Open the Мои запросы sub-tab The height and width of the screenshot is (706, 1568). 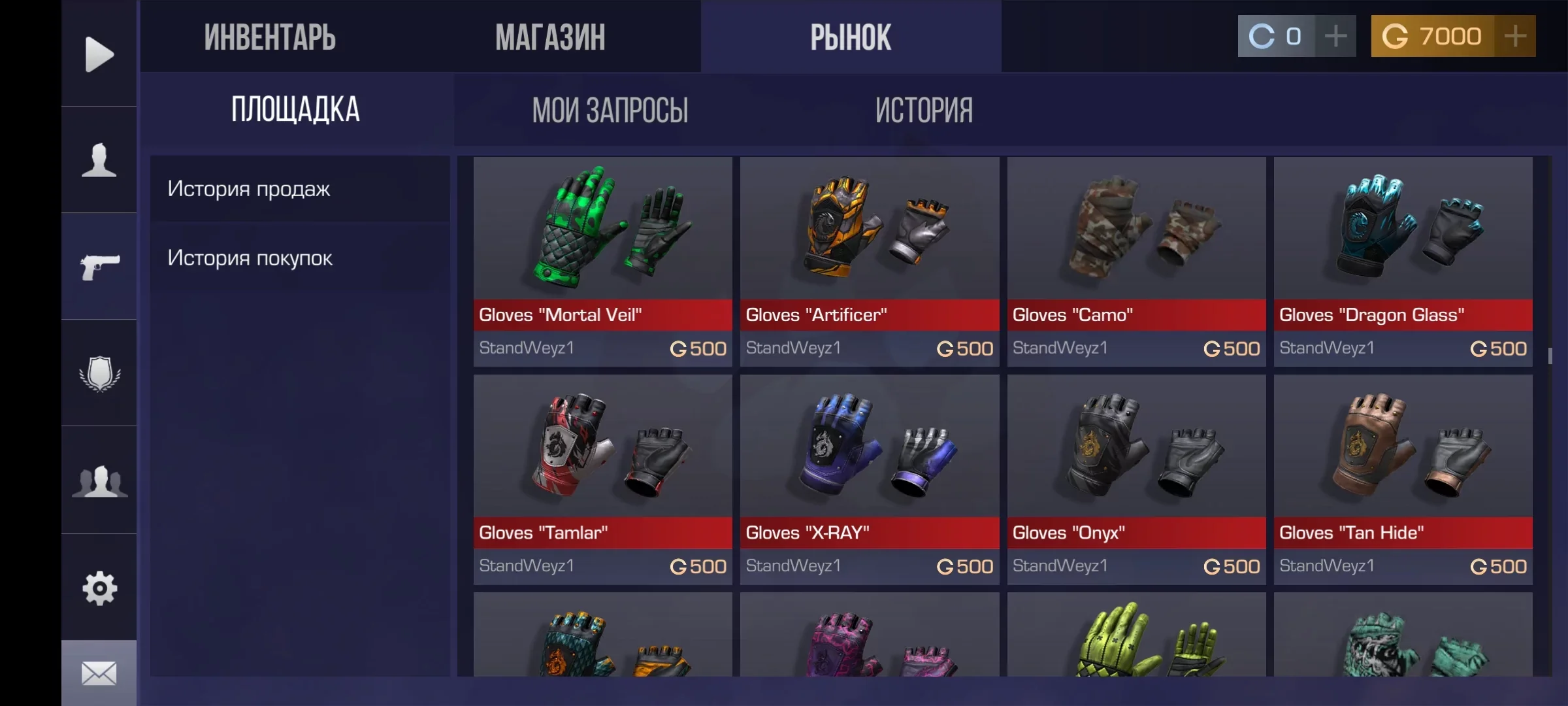click(x=610, y=110)
